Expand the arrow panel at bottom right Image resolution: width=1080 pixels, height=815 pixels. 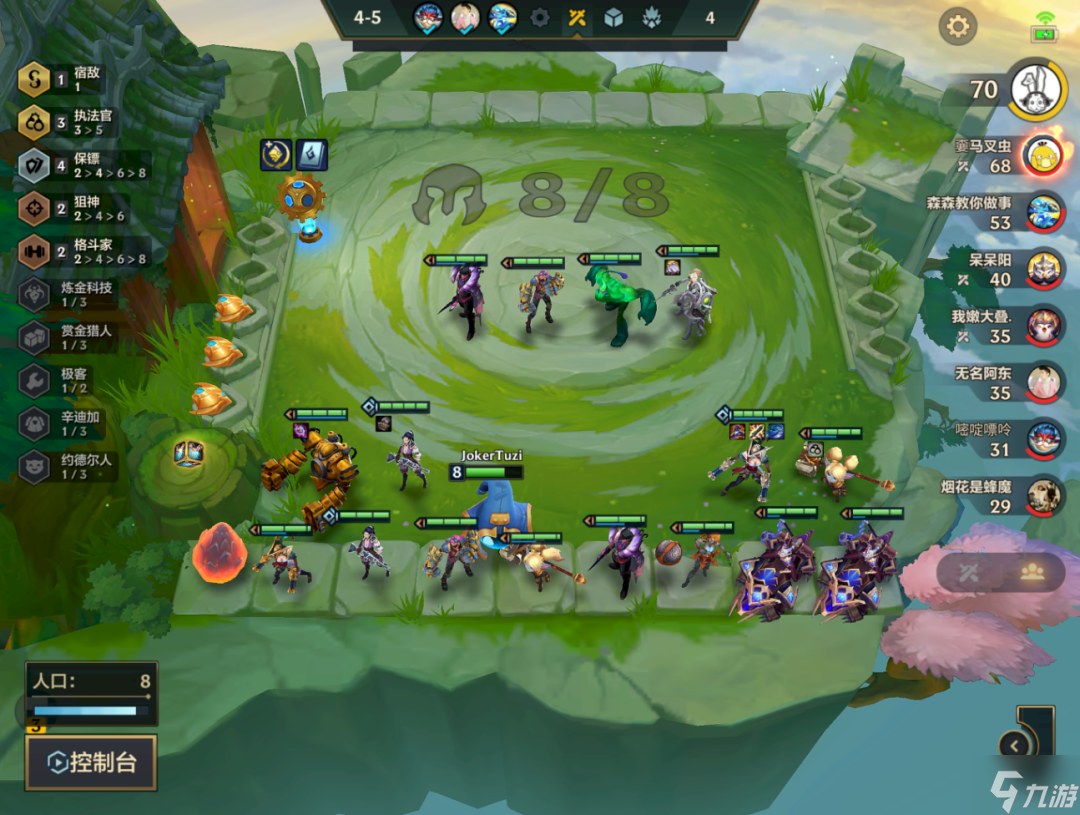click(1016, 745)
